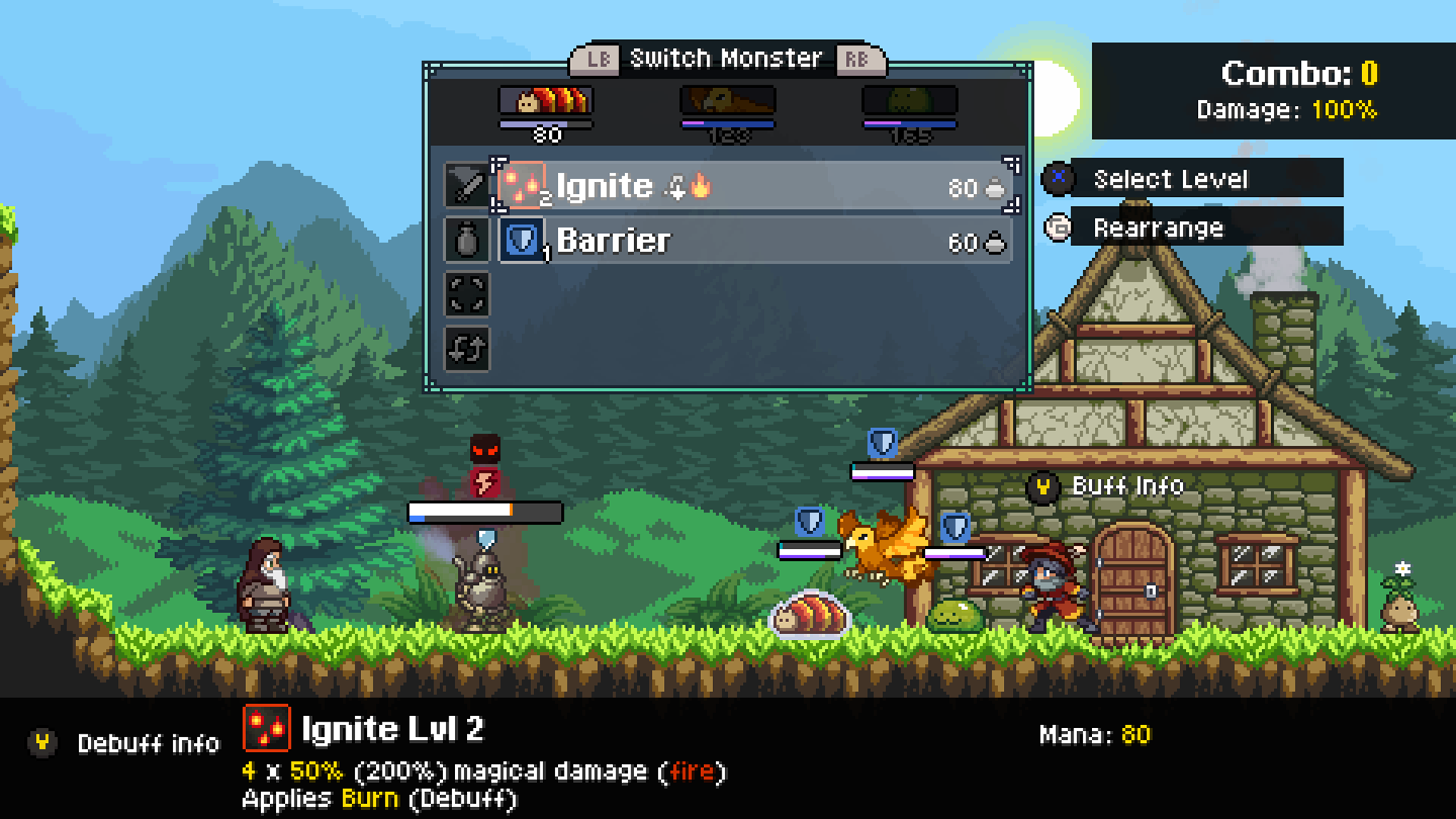The height and width of the screenshot is (819, 1456).
Task: Select the sword attack skills icon
Action: pyautogui.click(x=466, y=186)
